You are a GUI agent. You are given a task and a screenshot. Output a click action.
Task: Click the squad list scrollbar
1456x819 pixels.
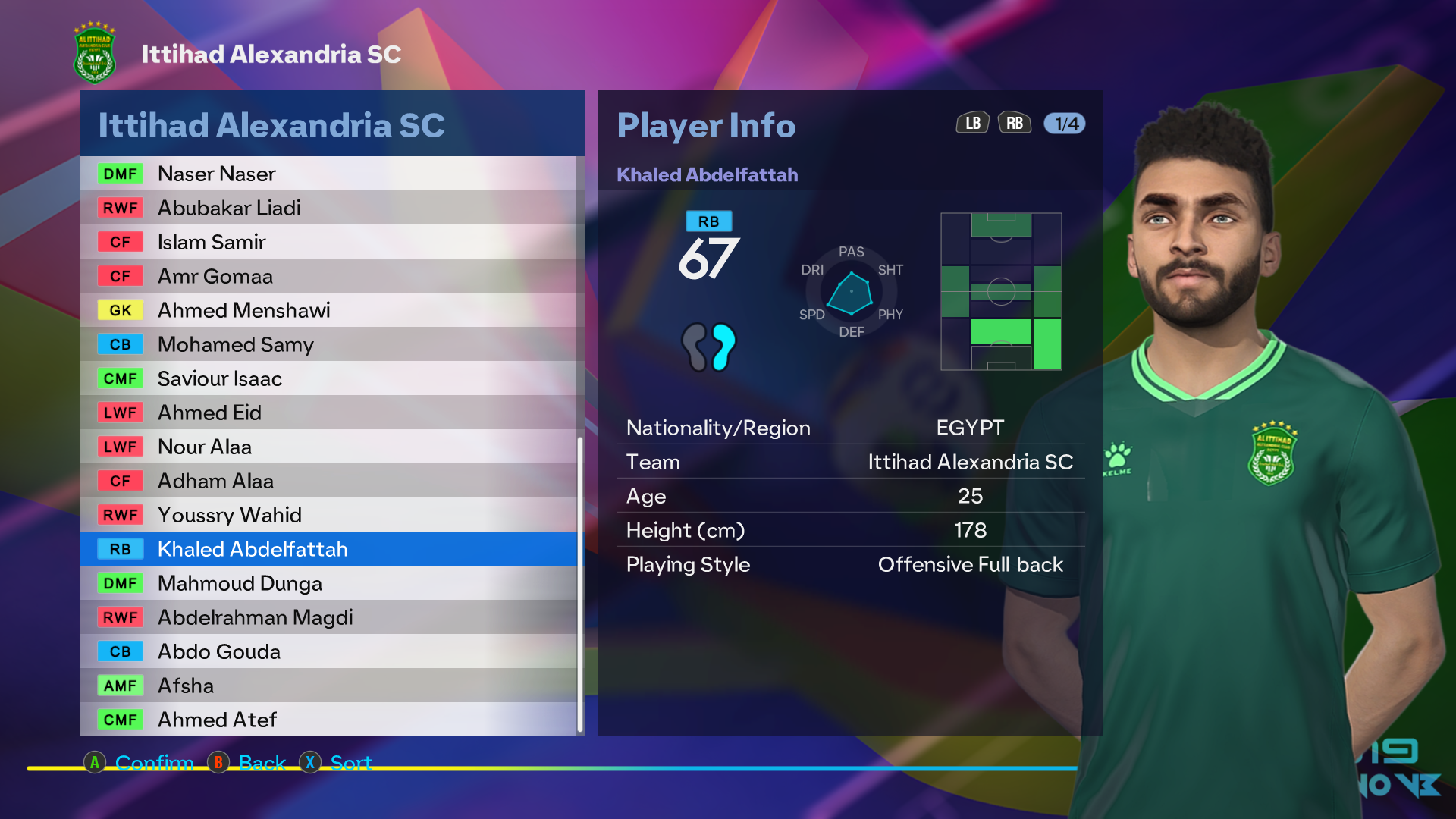pos(580,584)
